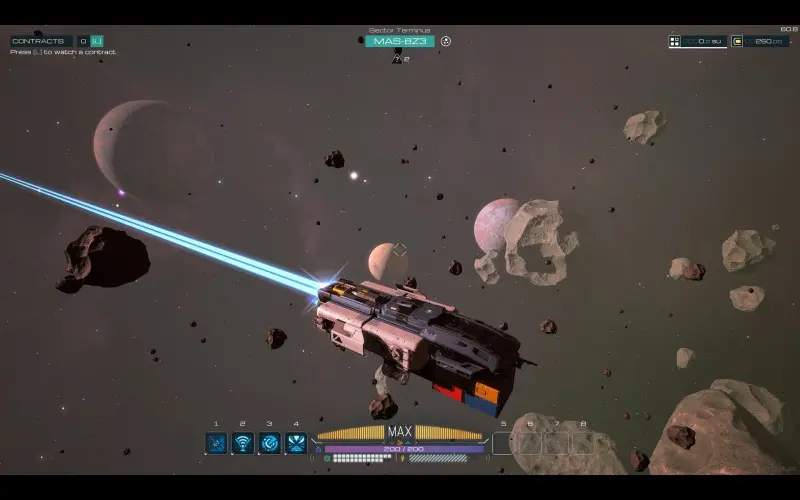Viewport: 800px width, 500px height.
Task: Select the MAS-BZ3 sector label
Action: click(399, 41)
